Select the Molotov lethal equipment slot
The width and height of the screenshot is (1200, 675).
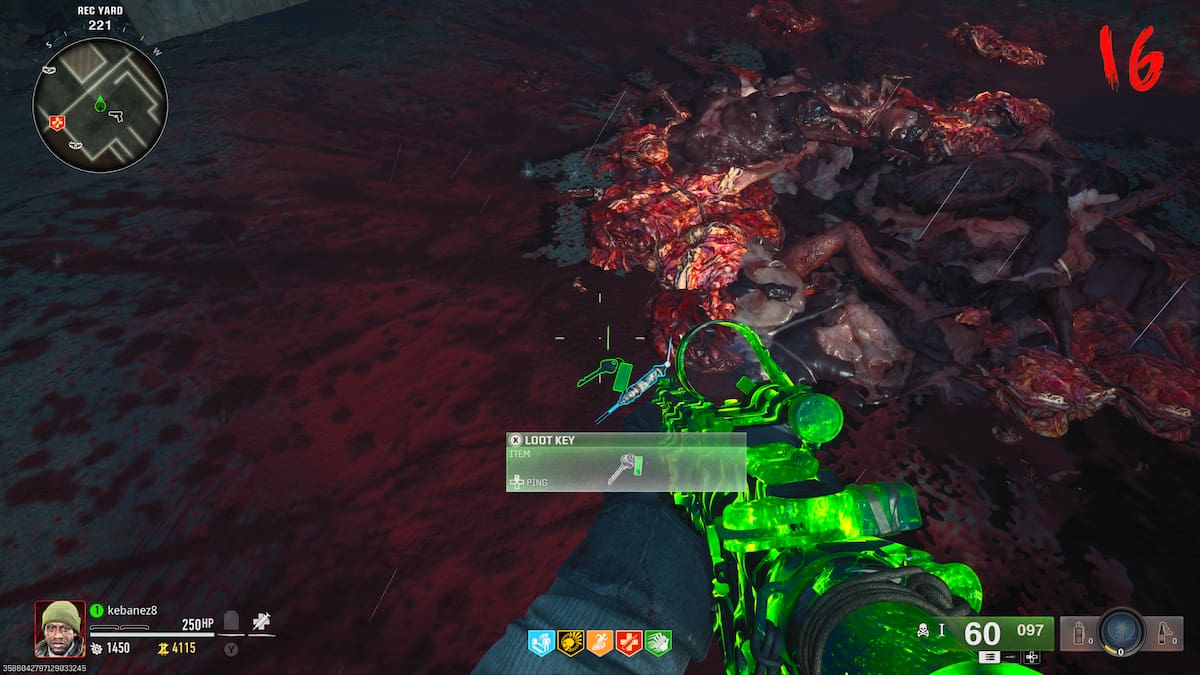1163,633
